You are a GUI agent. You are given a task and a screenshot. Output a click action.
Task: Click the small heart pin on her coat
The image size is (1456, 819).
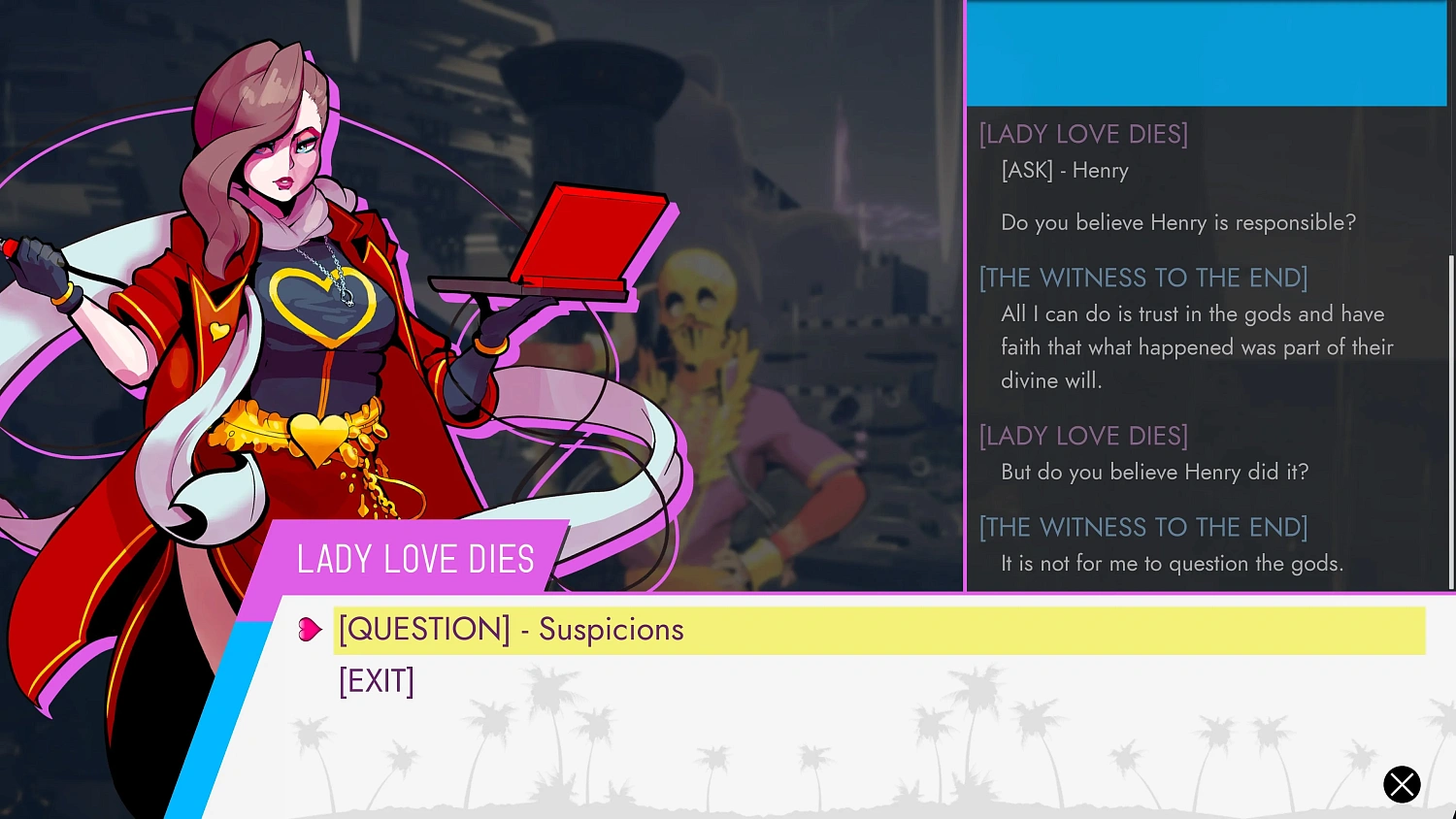(x=218, y=330)
